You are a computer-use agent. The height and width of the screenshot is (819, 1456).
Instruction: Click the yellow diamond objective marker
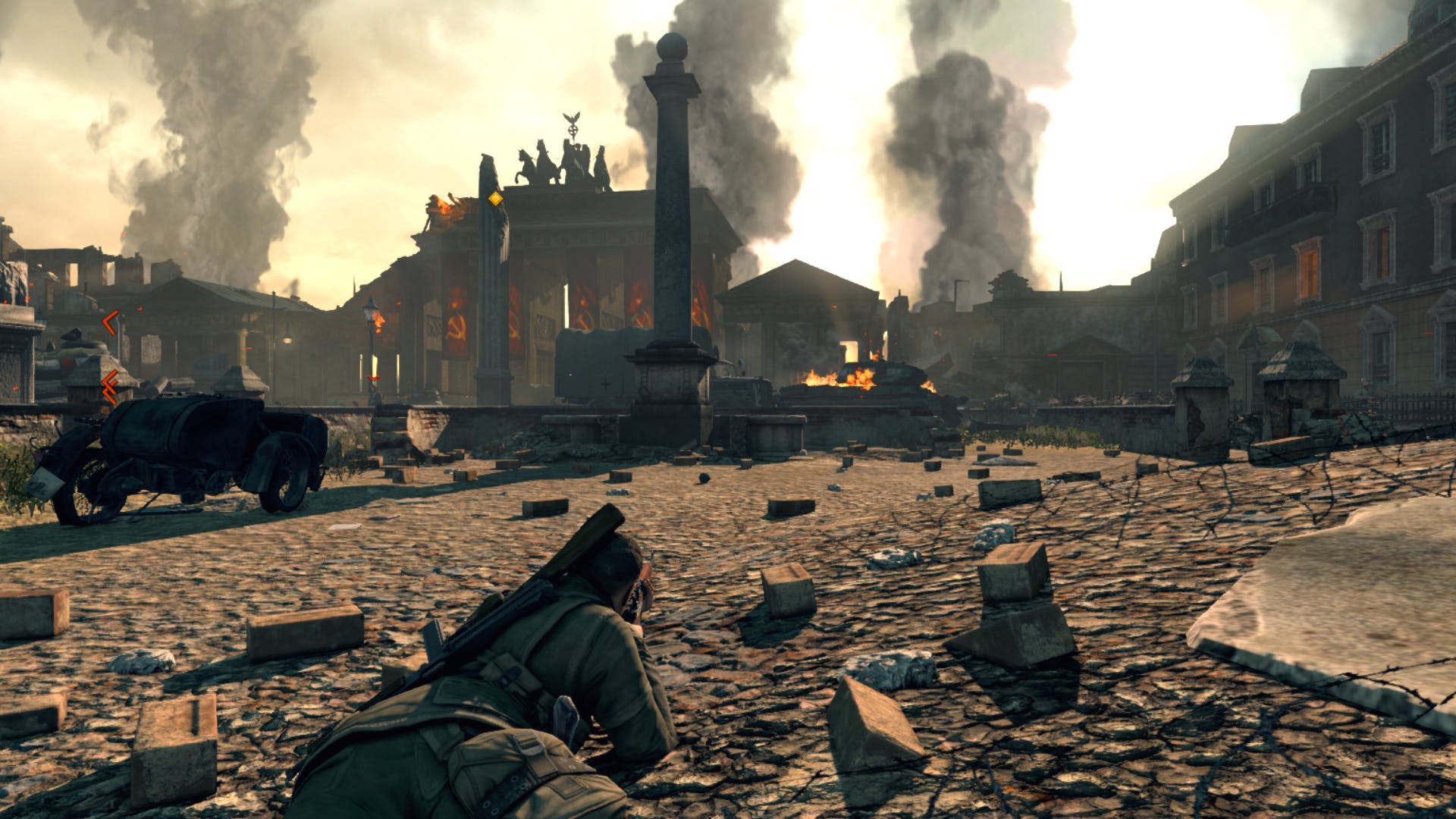click(x=495, y=199)
